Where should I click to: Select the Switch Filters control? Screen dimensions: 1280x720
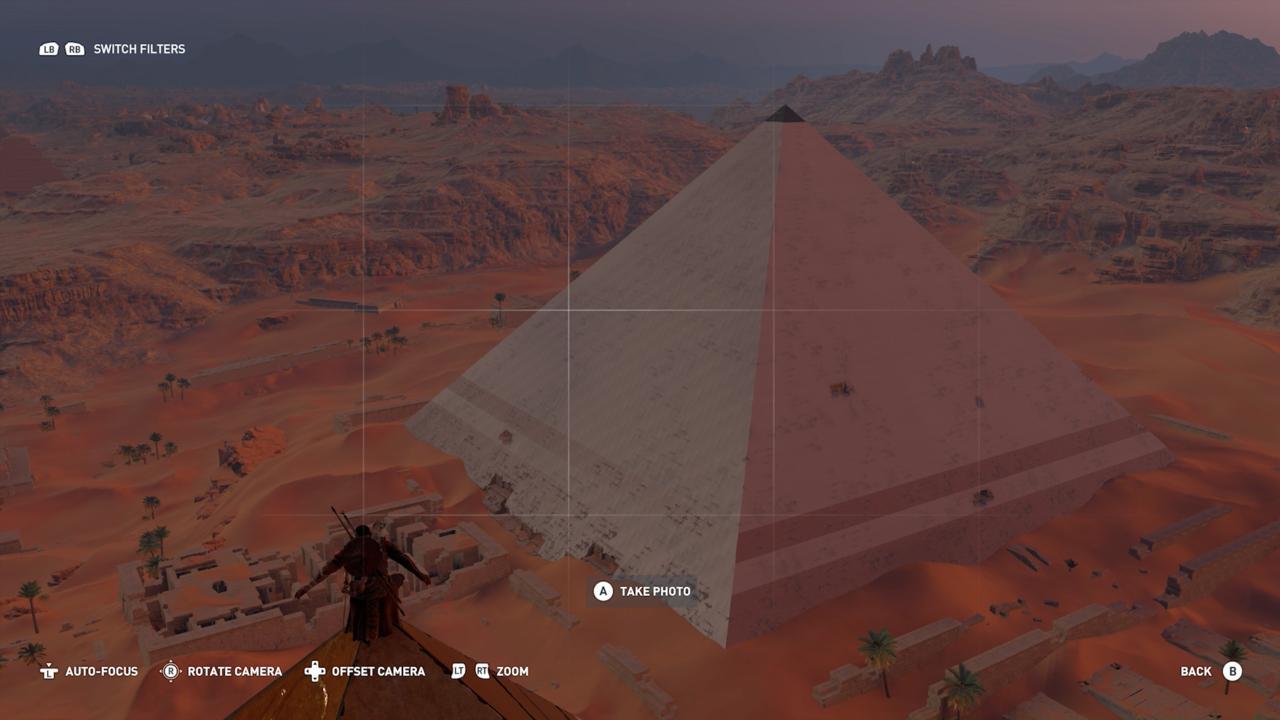click(x=138, y=48)
